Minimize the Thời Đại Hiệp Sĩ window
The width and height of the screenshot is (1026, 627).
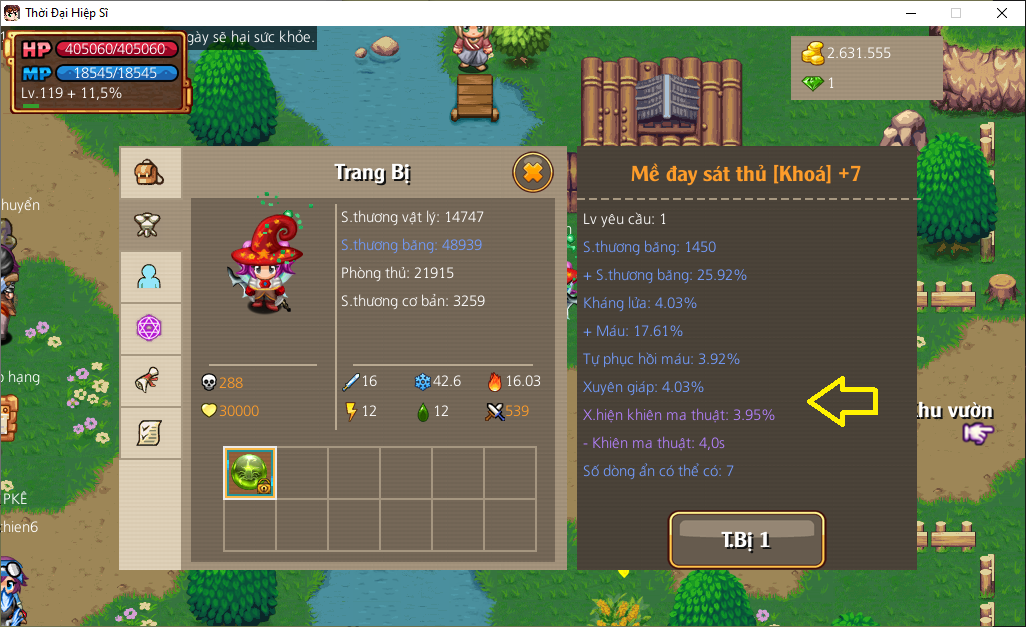tap(910, 13)
